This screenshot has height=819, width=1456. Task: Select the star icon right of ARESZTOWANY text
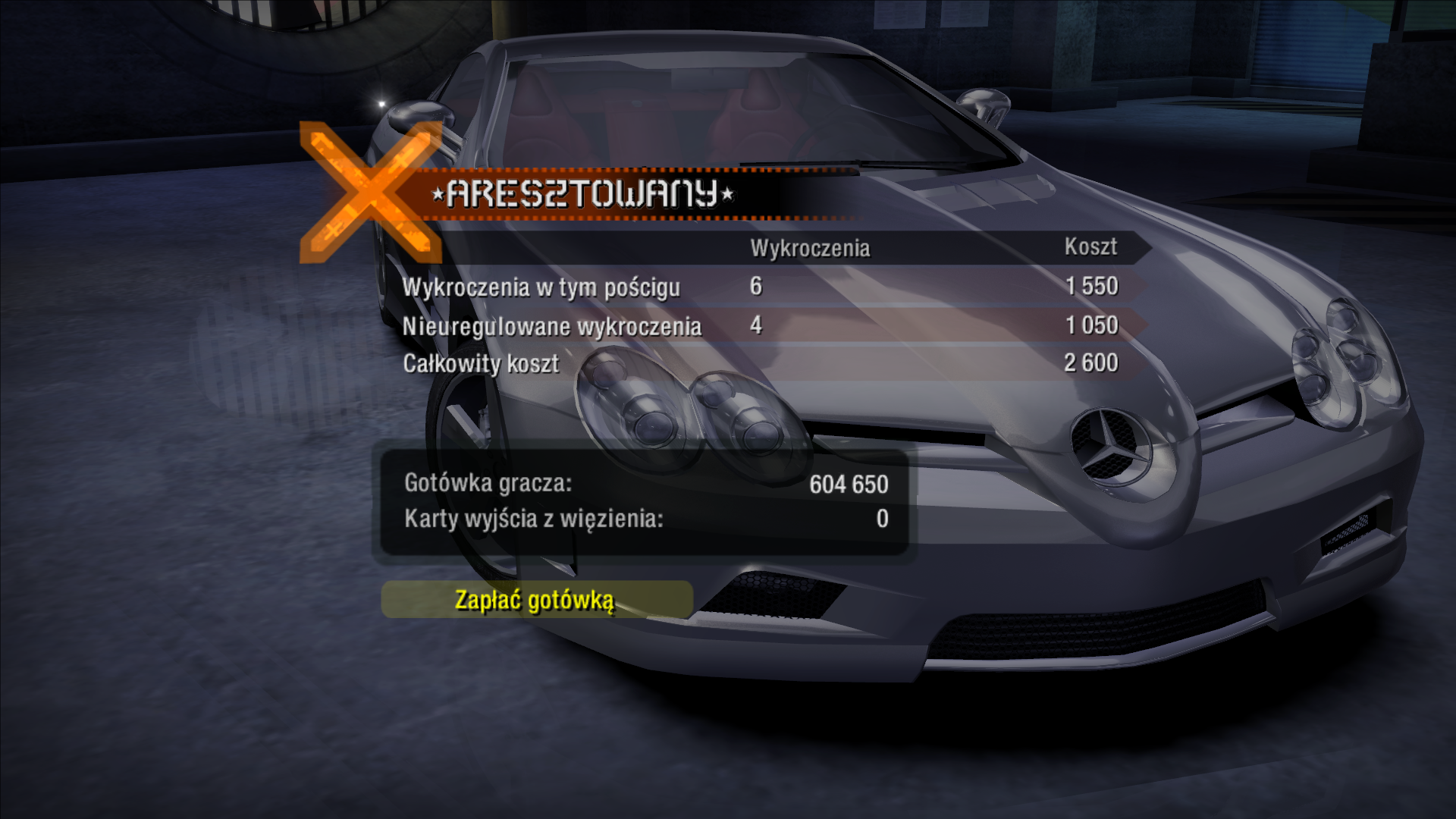tap(726, 196)
